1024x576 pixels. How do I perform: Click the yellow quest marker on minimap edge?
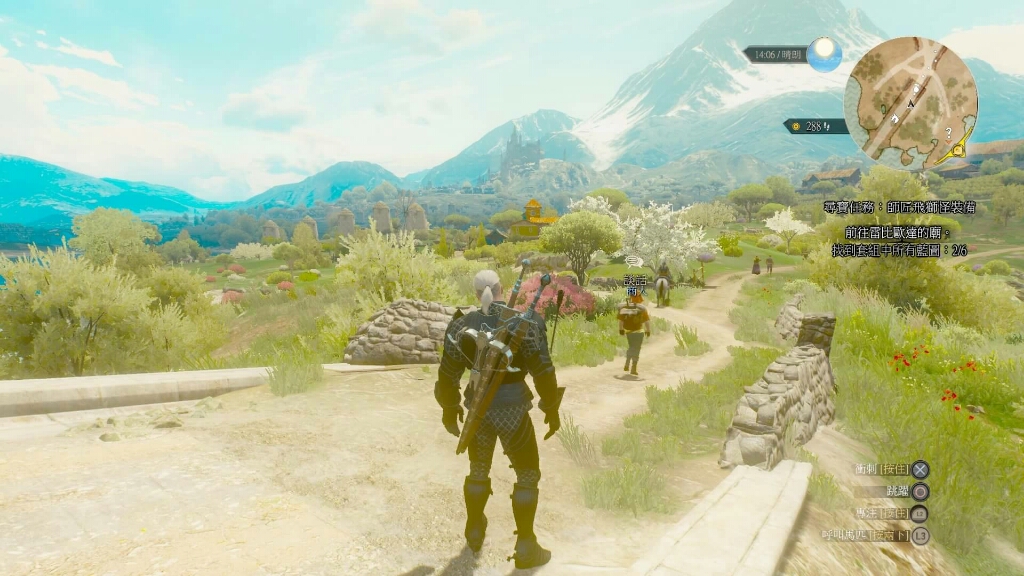961,149
